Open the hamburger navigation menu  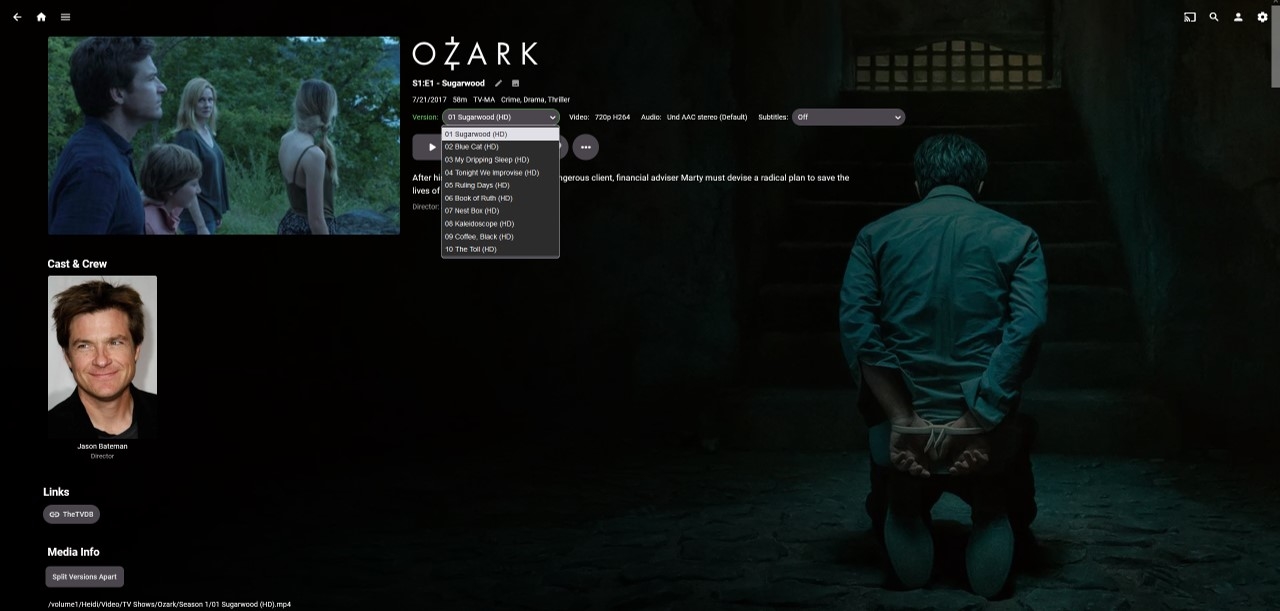pyautogui.click(x=65, y=17)
